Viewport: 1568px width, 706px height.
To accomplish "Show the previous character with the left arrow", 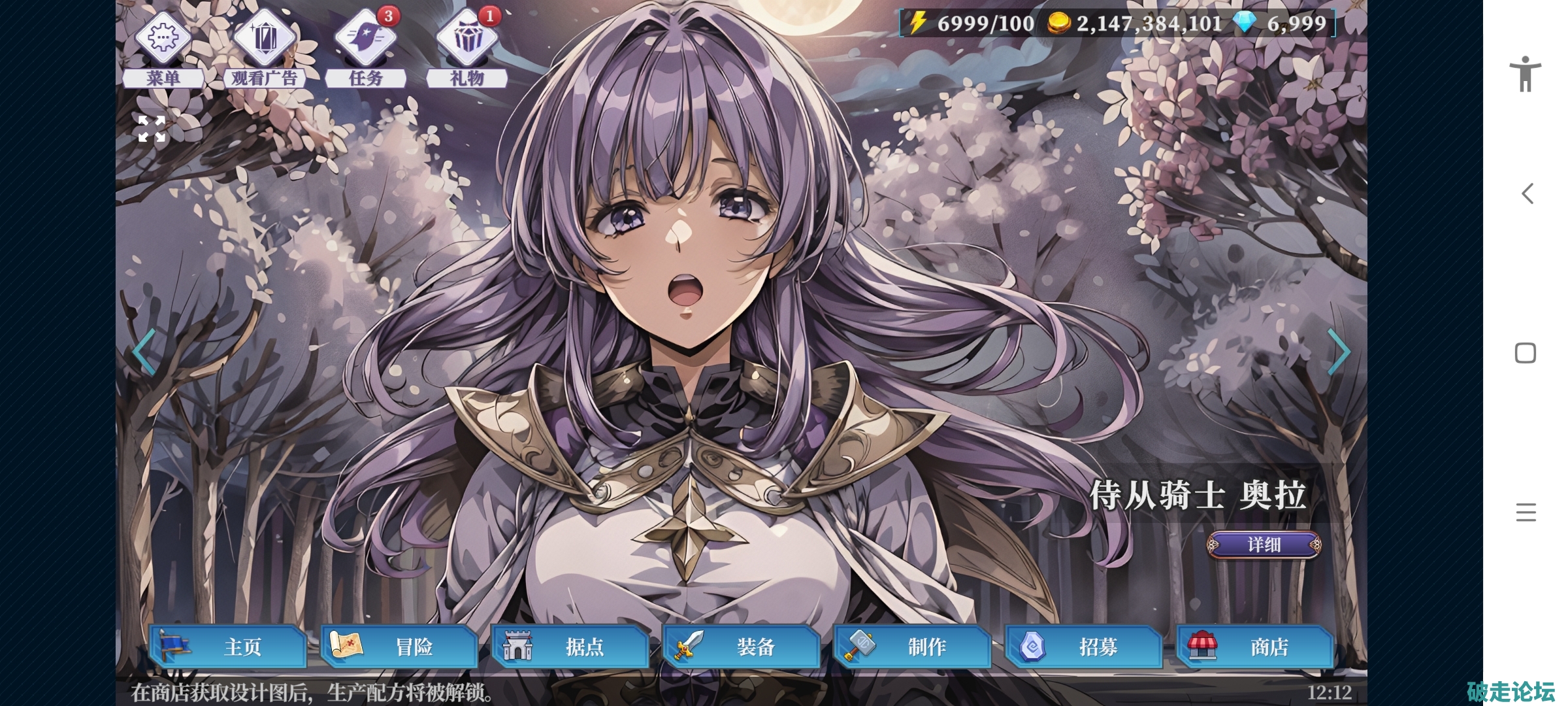I will tap(144, 352).
